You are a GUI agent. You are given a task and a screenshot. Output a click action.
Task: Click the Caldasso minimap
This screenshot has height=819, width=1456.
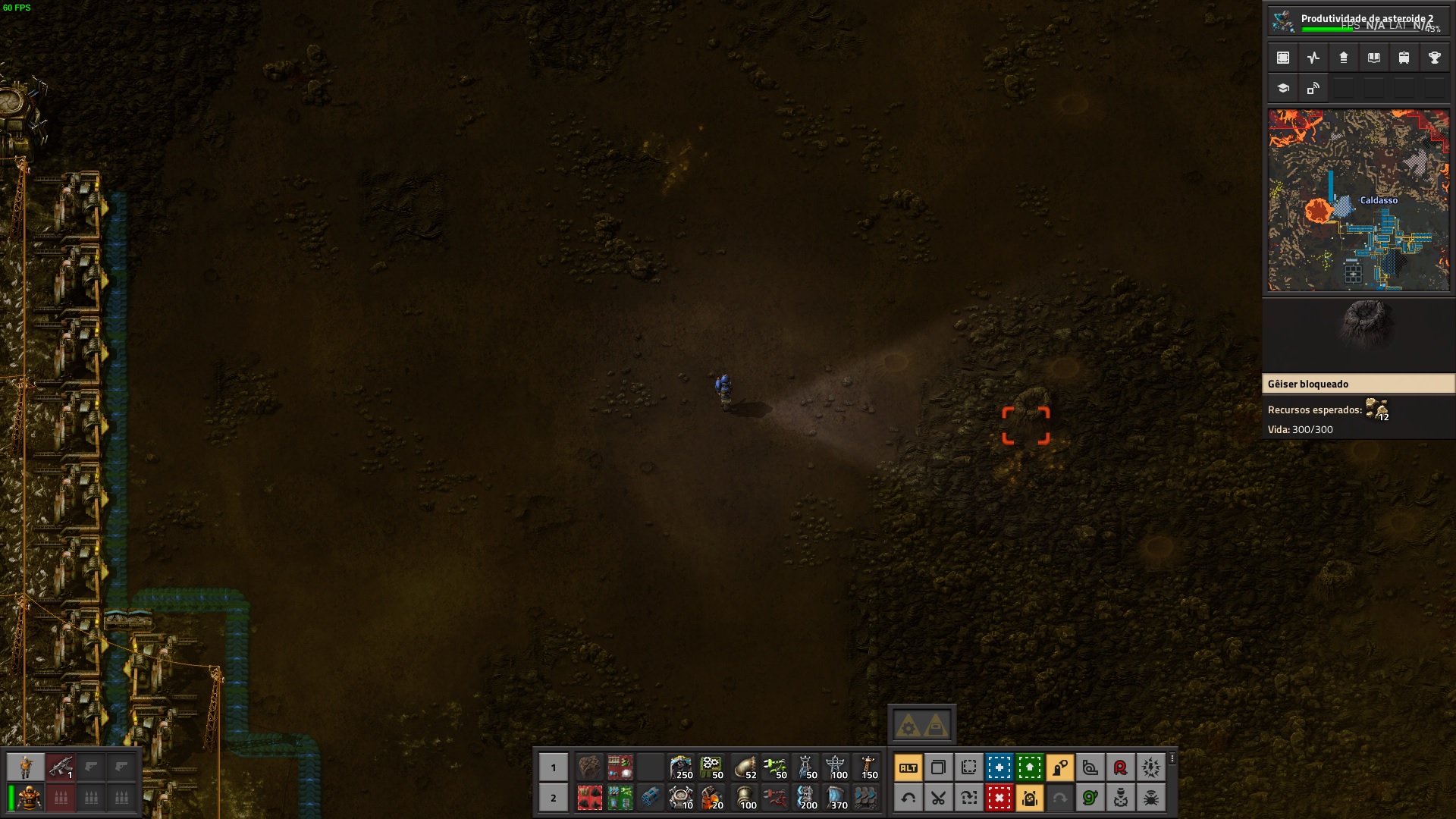pos(1358,200)
